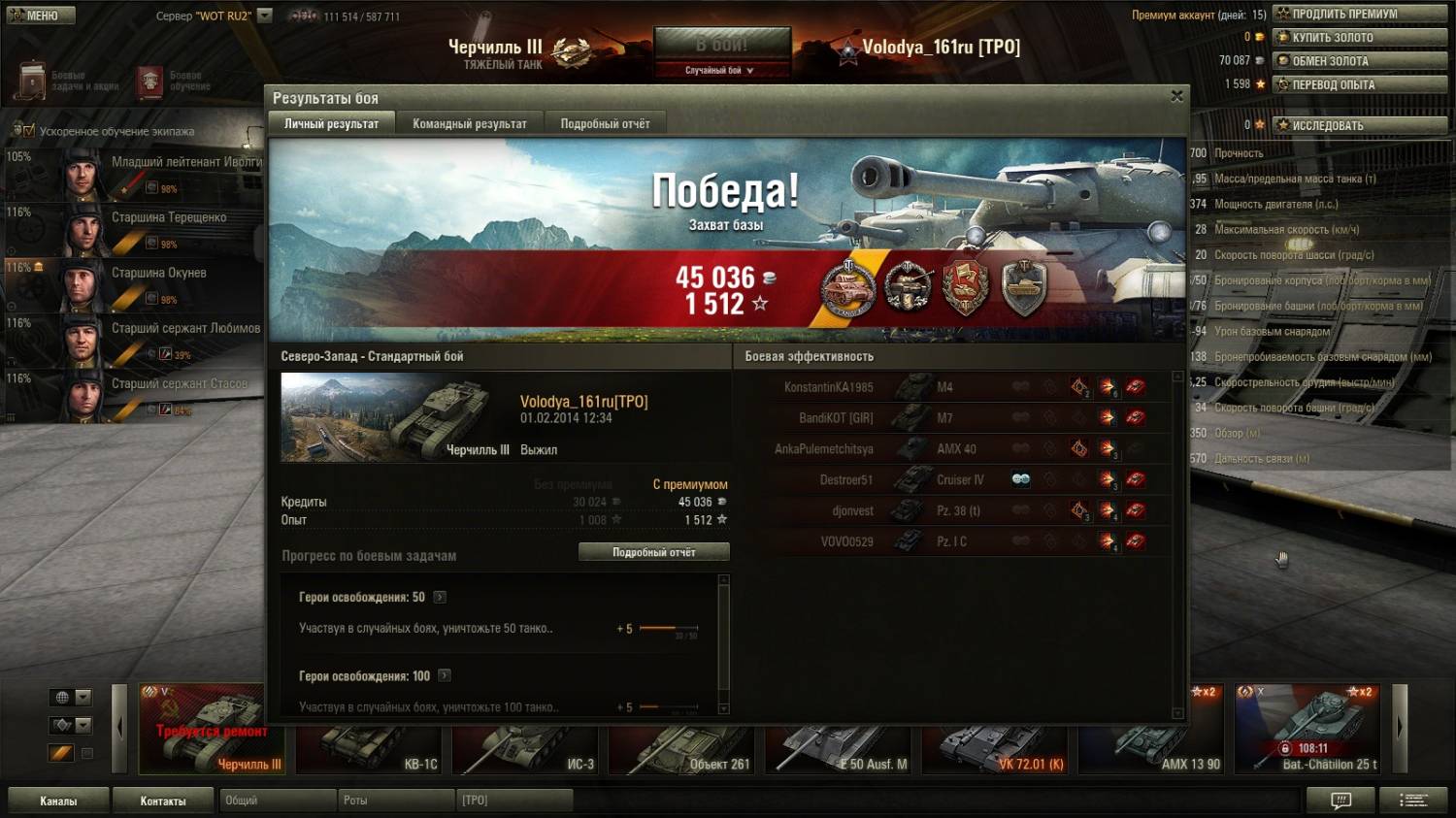Switch to the Командный результат tab
The width and height of the screenshot is (1456, 818).
point(470,124)
